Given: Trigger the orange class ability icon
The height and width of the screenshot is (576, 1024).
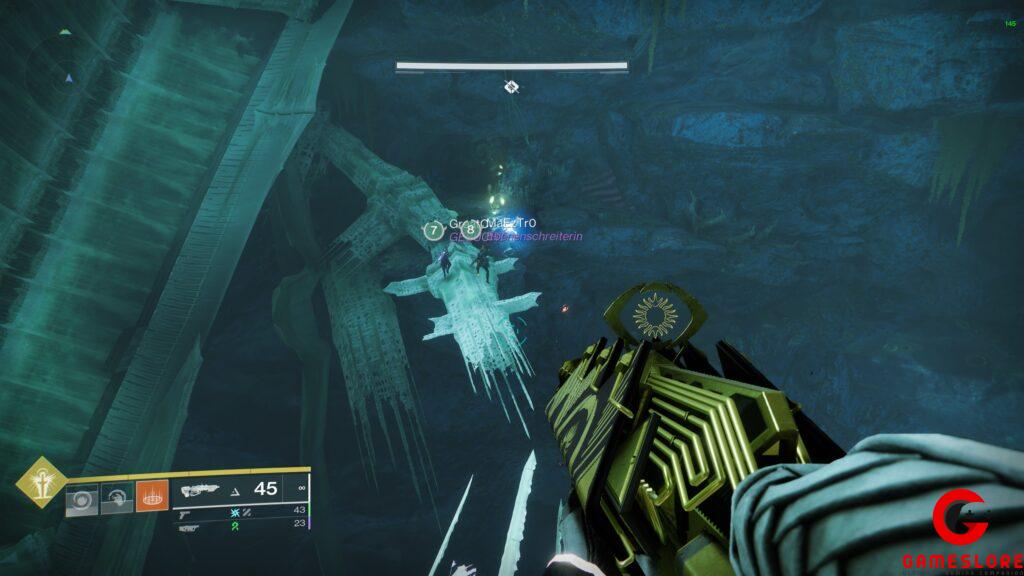Looking at the screenshot, I should coord(152,496).
